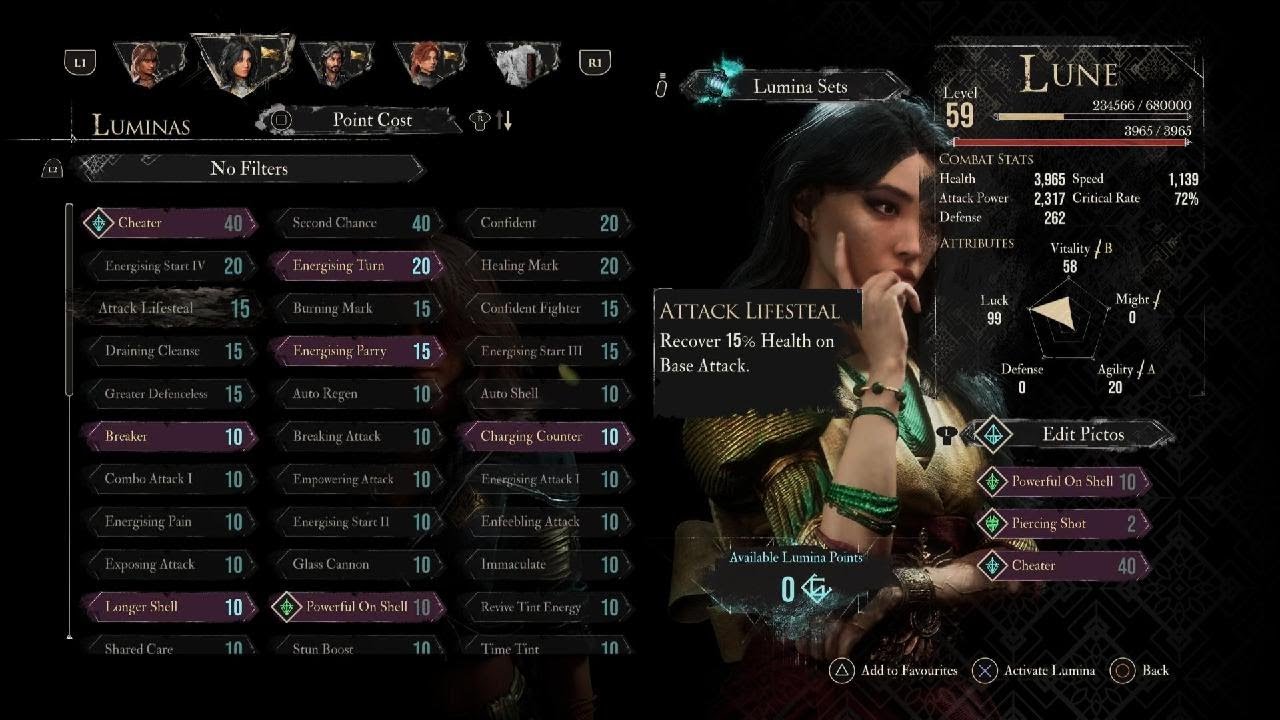
Task: Select the Cheater lumina entry in list
Action: click(x=168, y=223)
